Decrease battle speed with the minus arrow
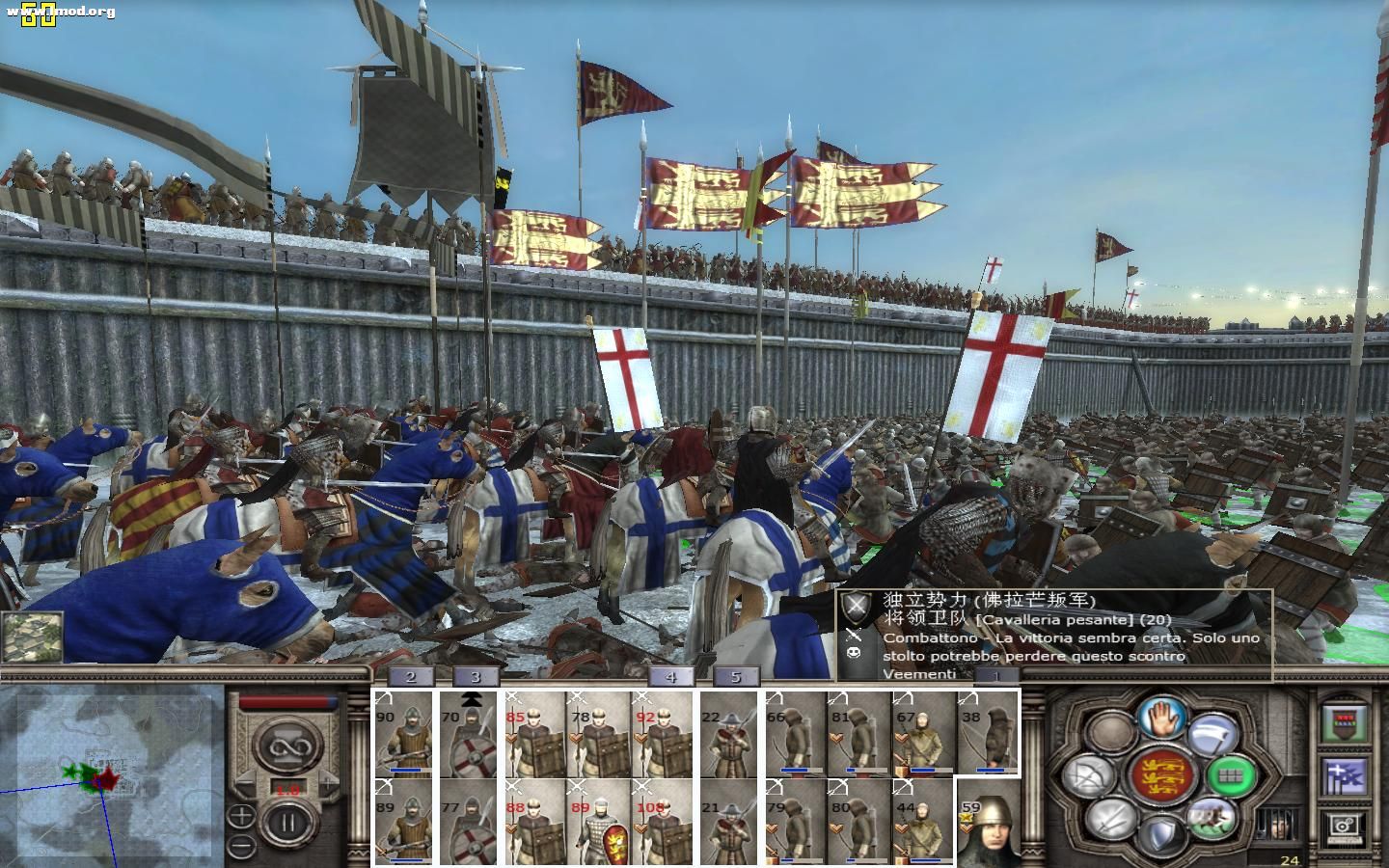 click(244, 782)
